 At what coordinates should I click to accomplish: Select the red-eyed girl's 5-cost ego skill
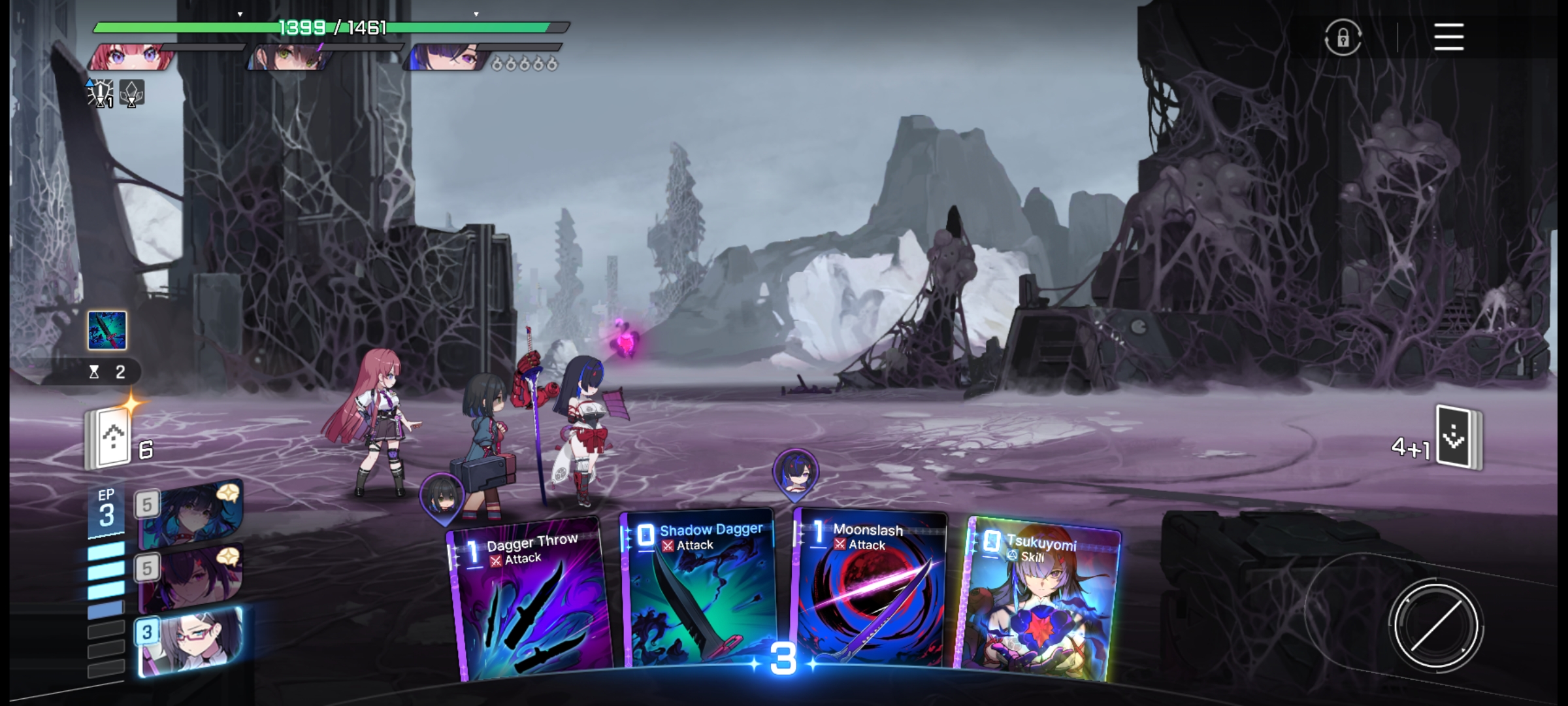189,577
